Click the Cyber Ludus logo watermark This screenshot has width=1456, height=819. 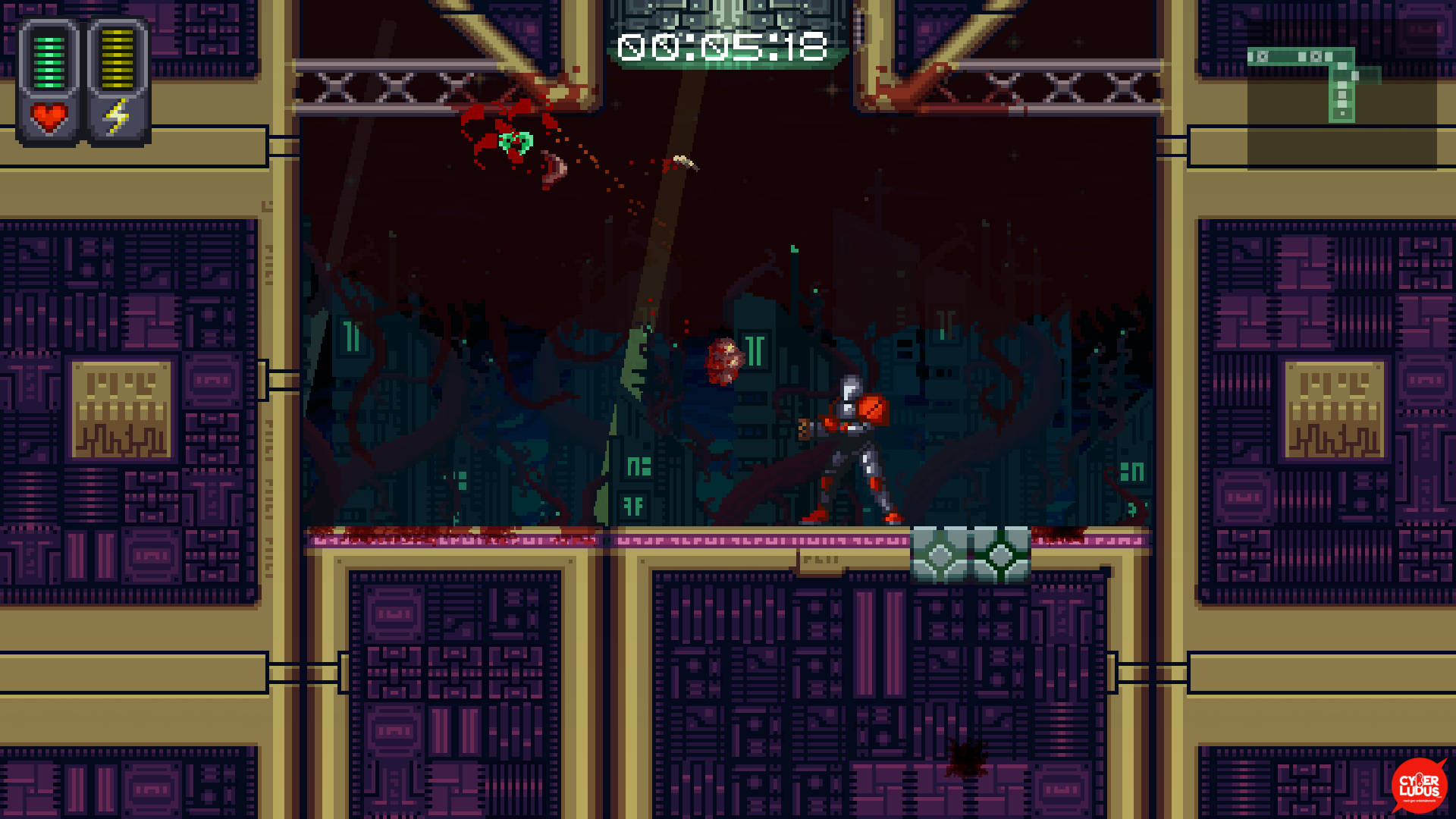pyautogui.click(x=1419, y=786)
